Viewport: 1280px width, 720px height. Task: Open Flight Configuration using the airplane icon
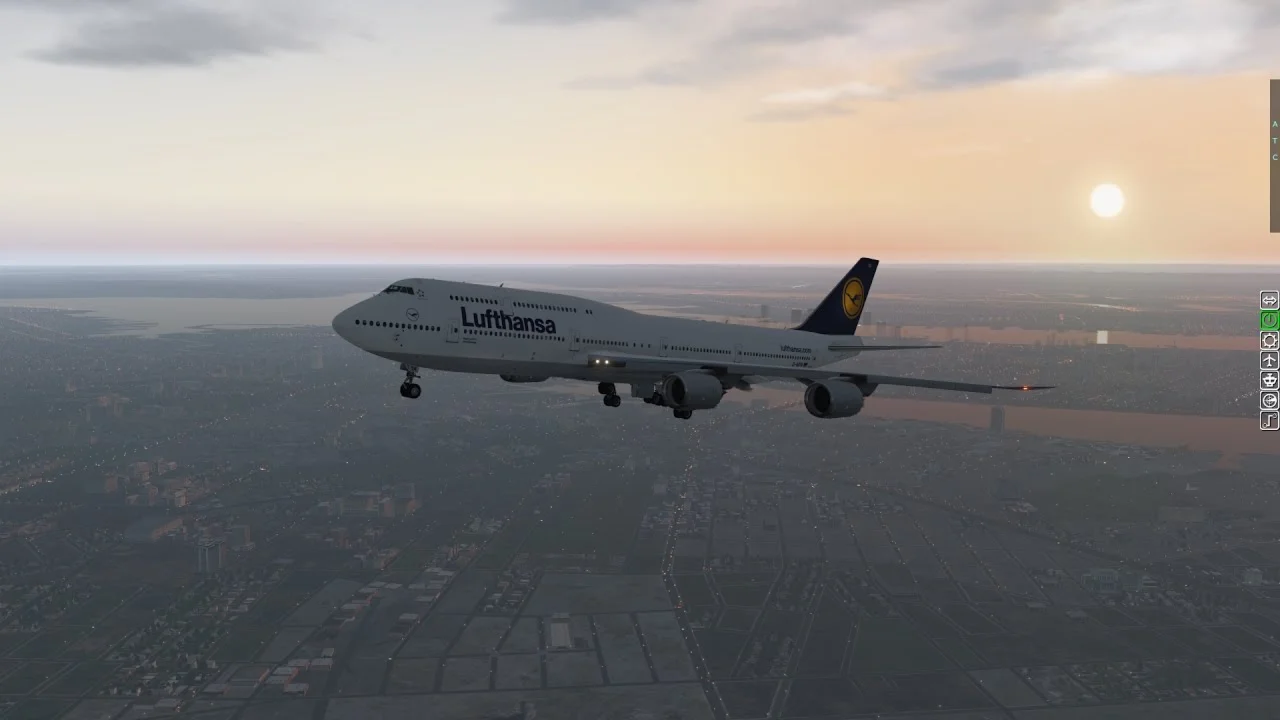(x=1268, y=360)
